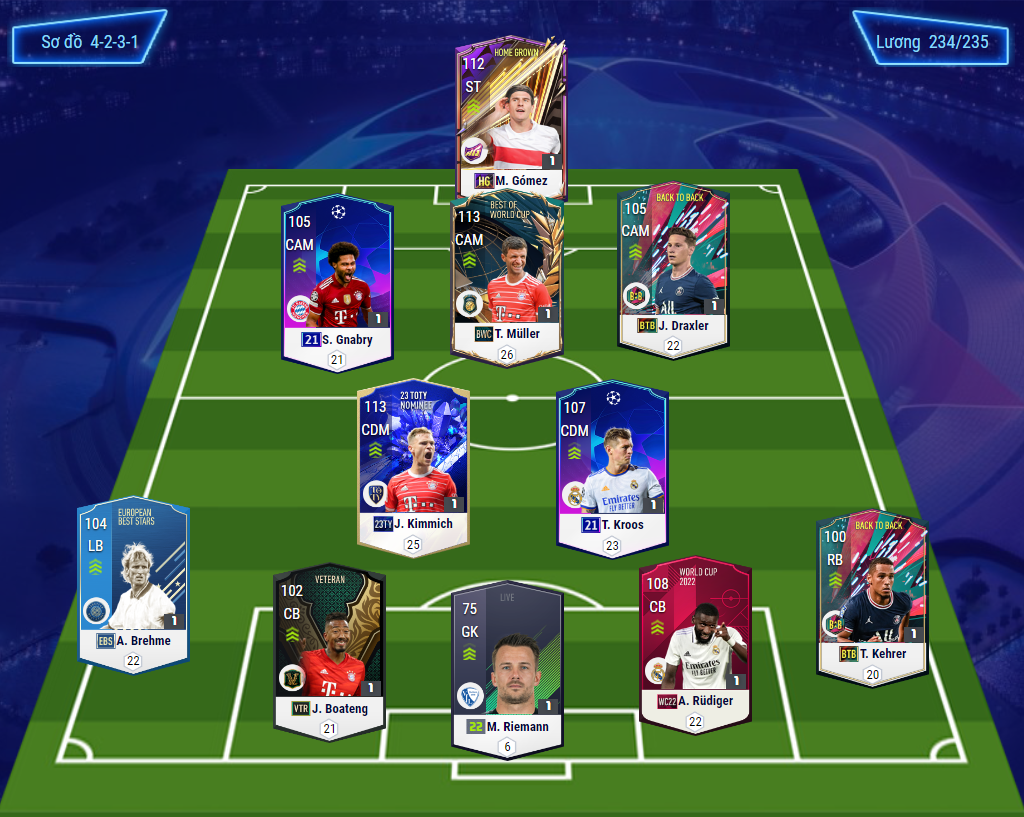1024x817 pixels.
Task: Choose the T. Kroos CDM card
Action: [612, 465]
